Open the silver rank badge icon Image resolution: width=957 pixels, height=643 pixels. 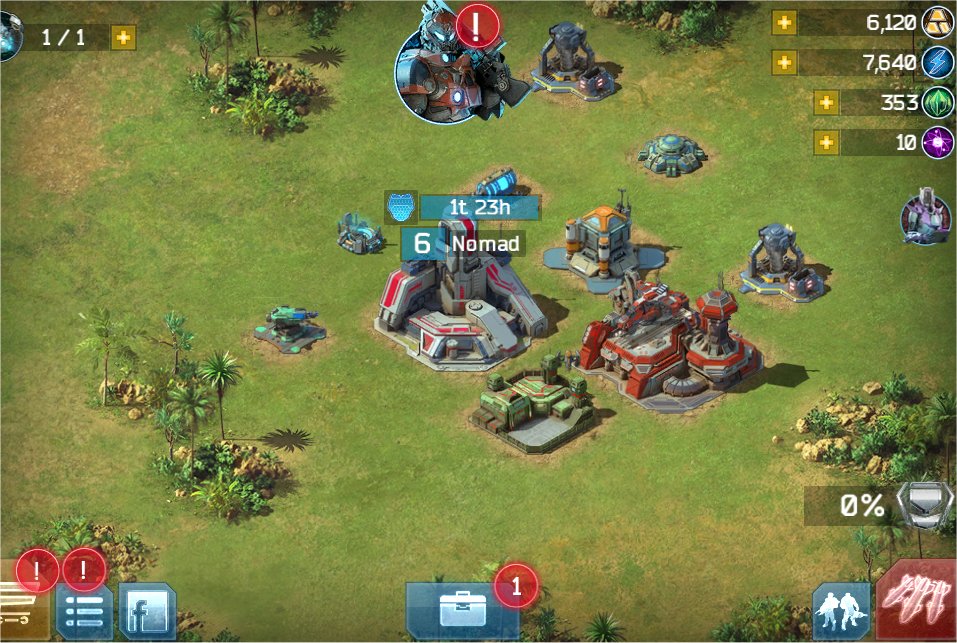coord(918,505)
